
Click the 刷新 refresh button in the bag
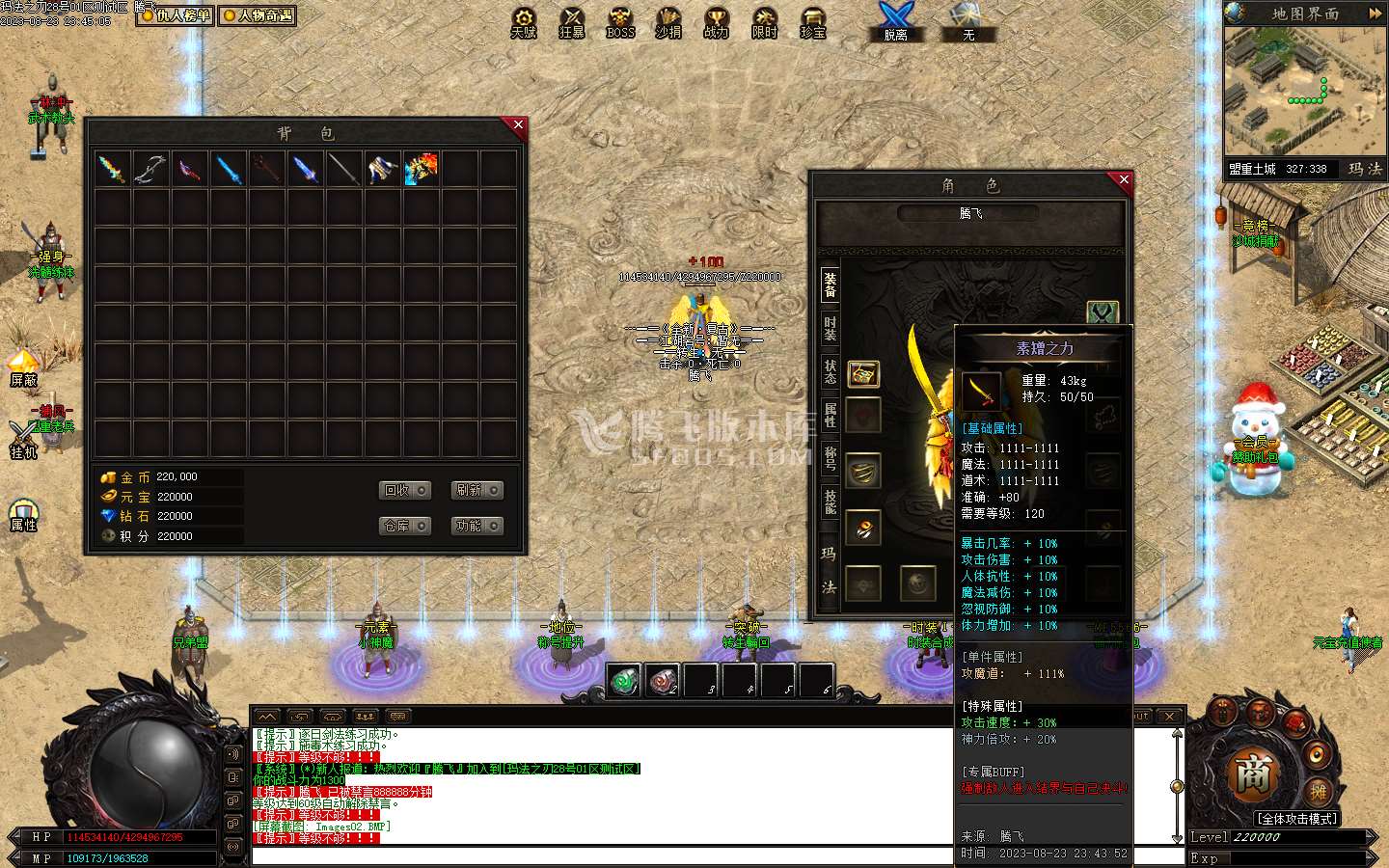click(x=477, y=491)
